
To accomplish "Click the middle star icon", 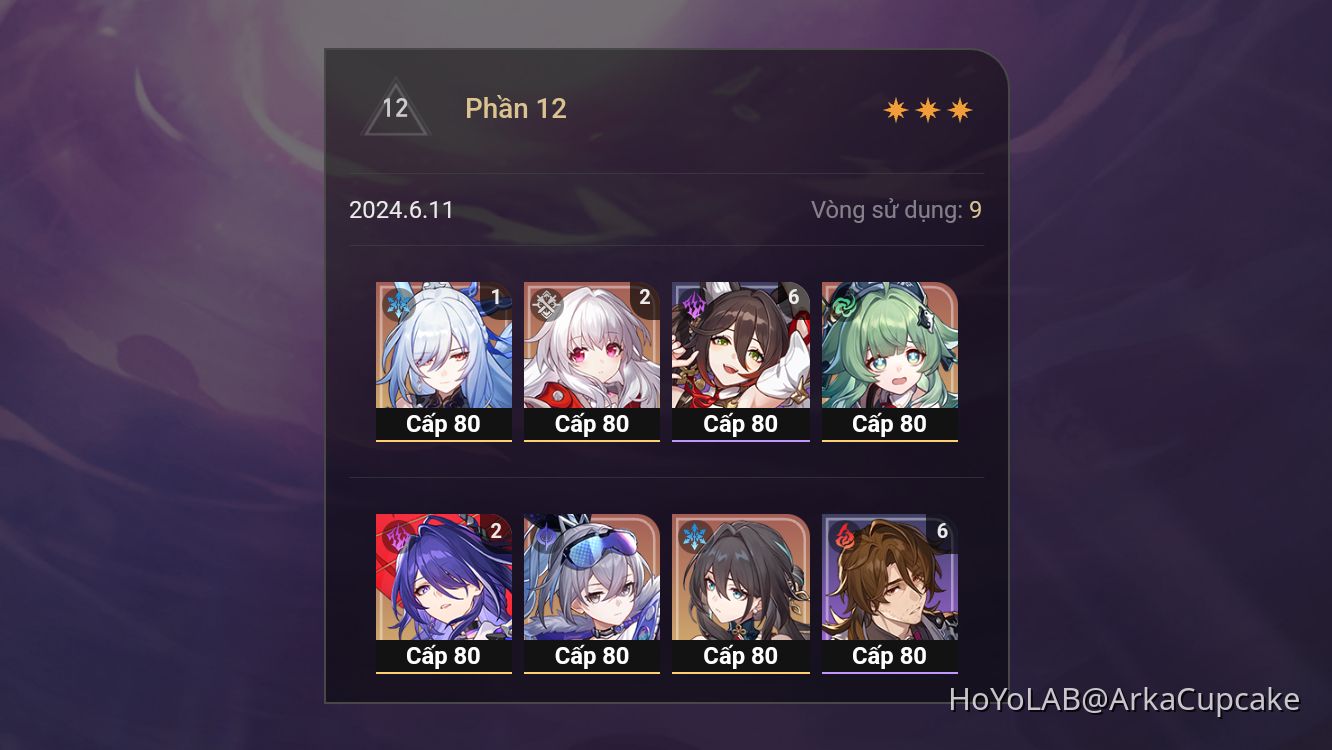I will (x=928, y=108).
